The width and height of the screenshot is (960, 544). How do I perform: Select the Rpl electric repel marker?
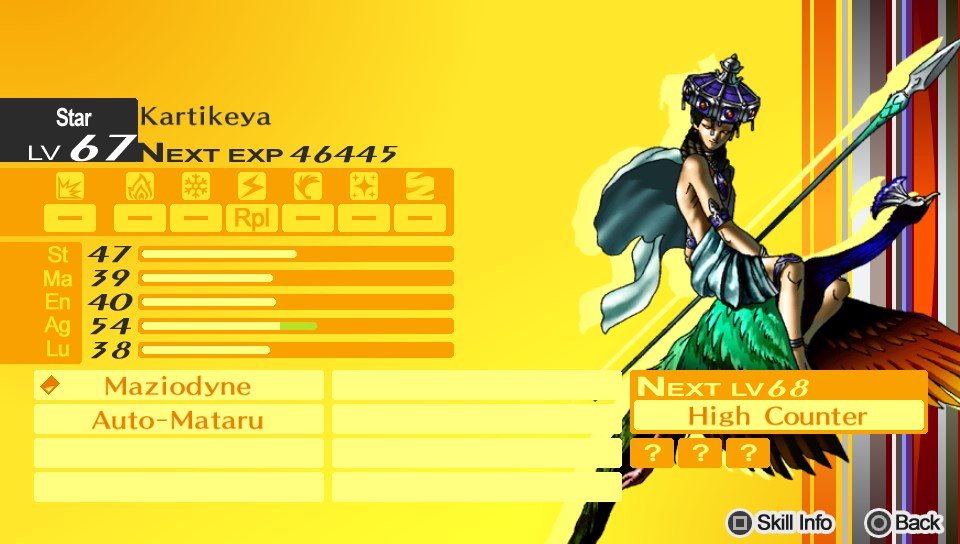click(x=252, y=217)
